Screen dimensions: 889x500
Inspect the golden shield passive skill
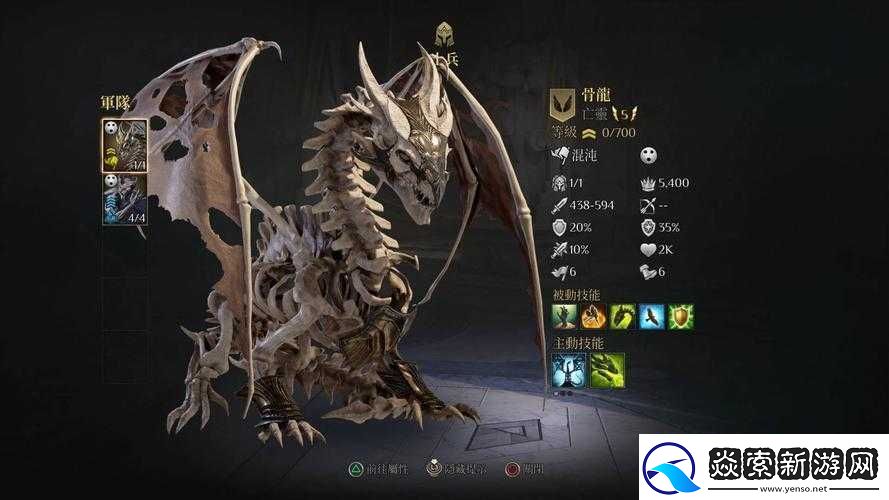pyautogui.click(x=681, y=317)
